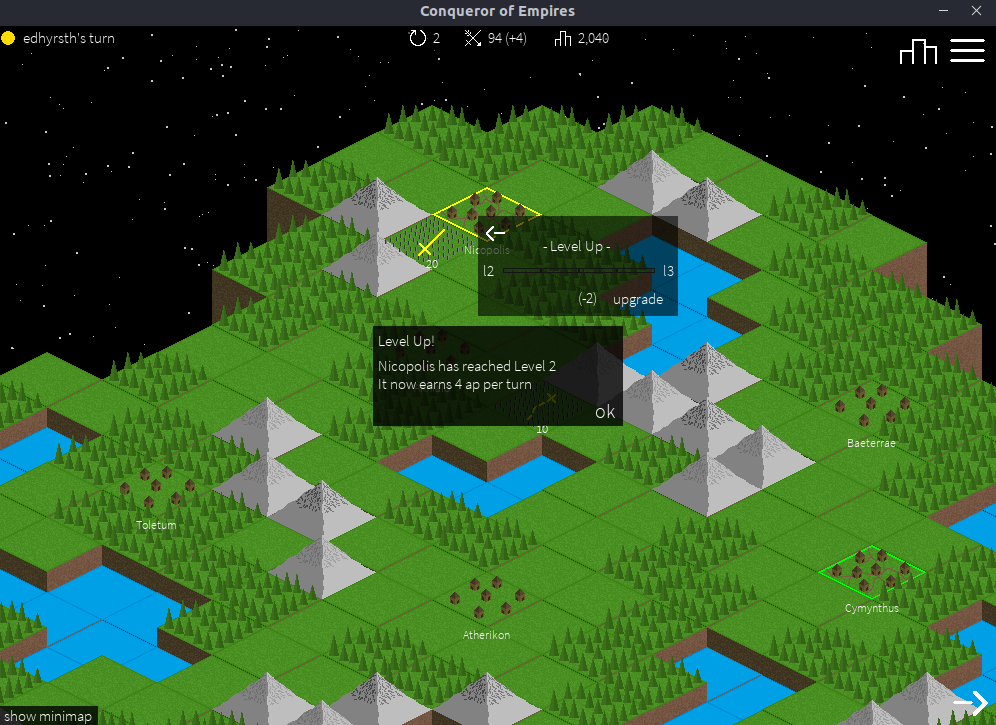Open the hamburger menu
Viewport: 996px width, 725px height.
point(967,51)
